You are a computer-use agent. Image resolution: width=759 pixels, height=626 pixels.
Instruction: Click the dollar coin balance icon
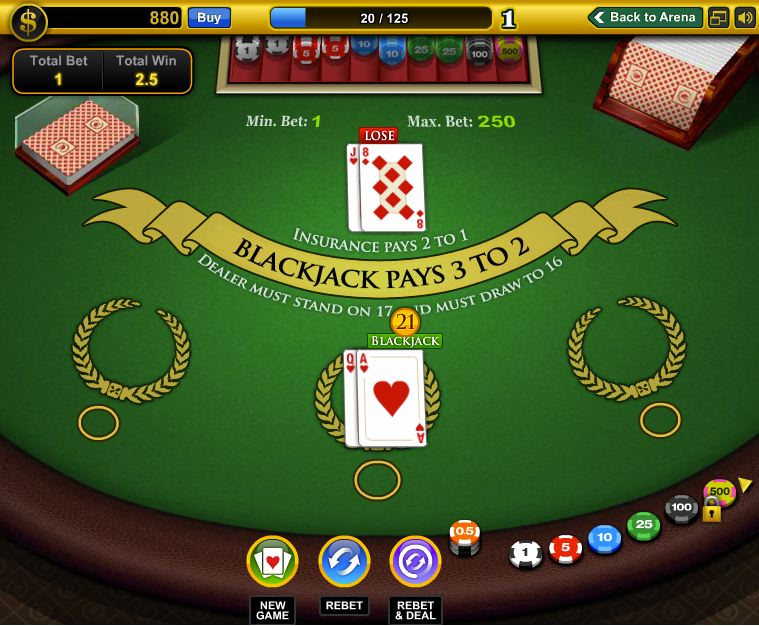click(29, 21)
